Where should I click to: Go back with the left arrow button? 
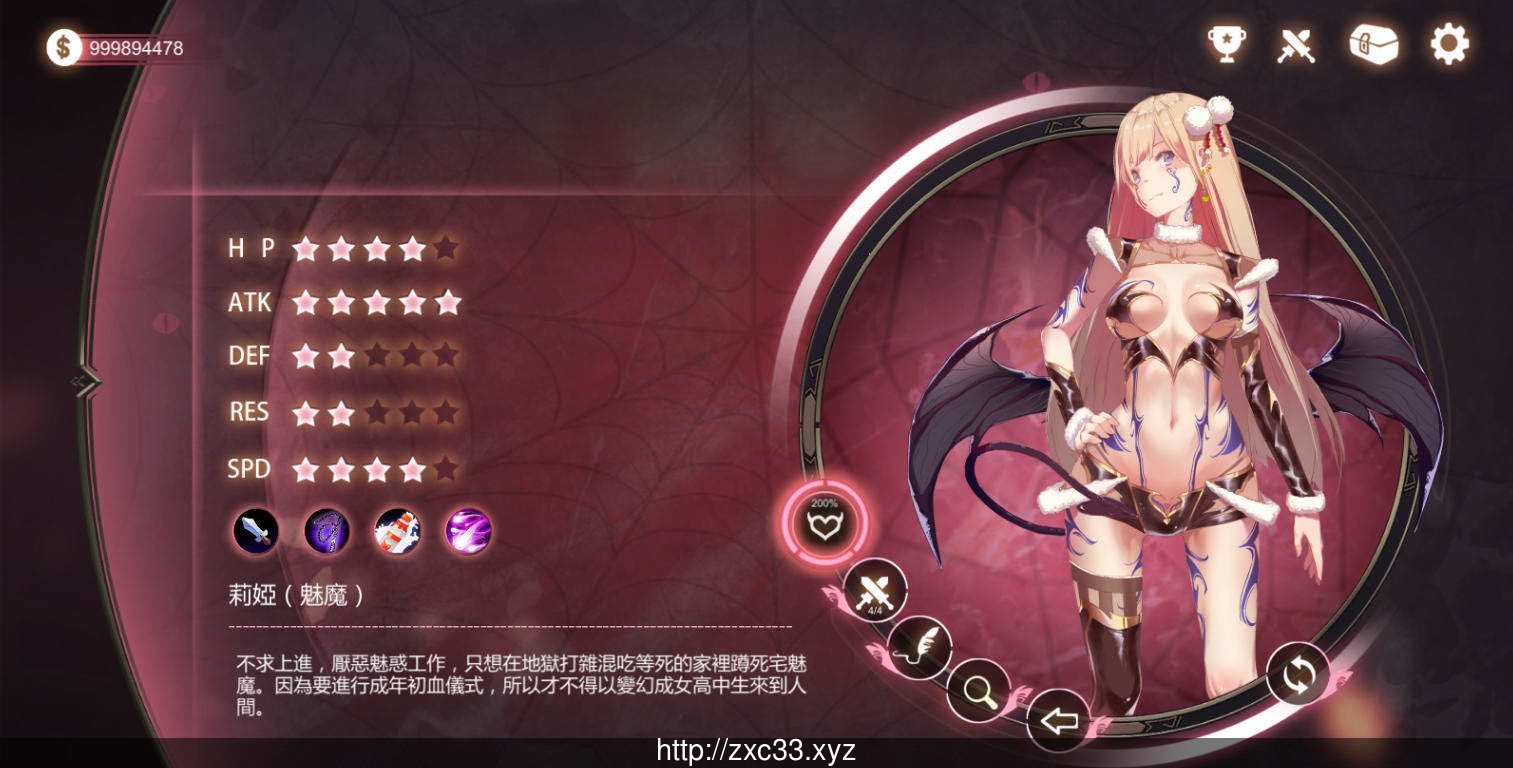click(1058, 720)
